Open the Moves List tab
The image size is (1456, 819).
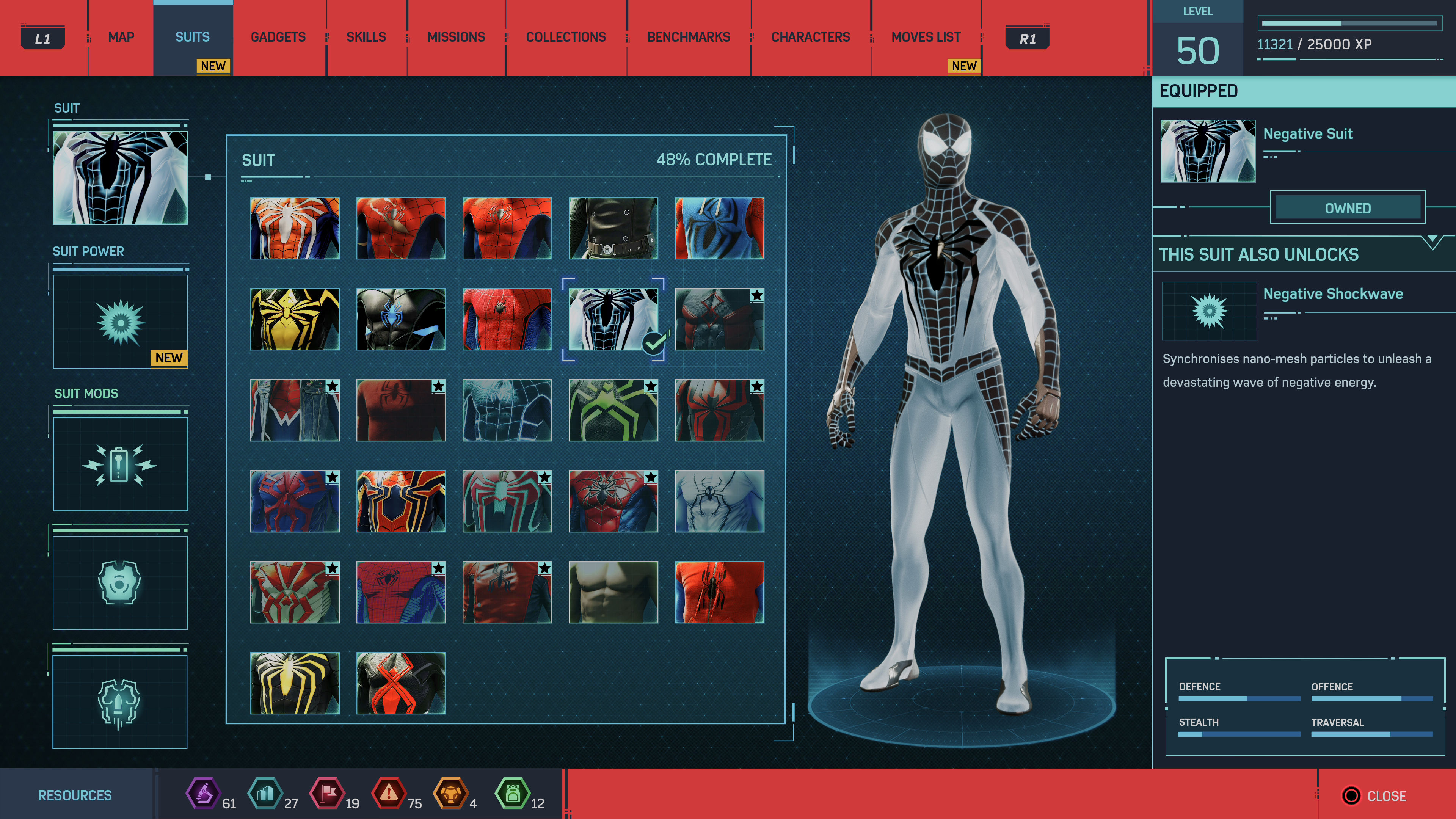click(925, 37)
